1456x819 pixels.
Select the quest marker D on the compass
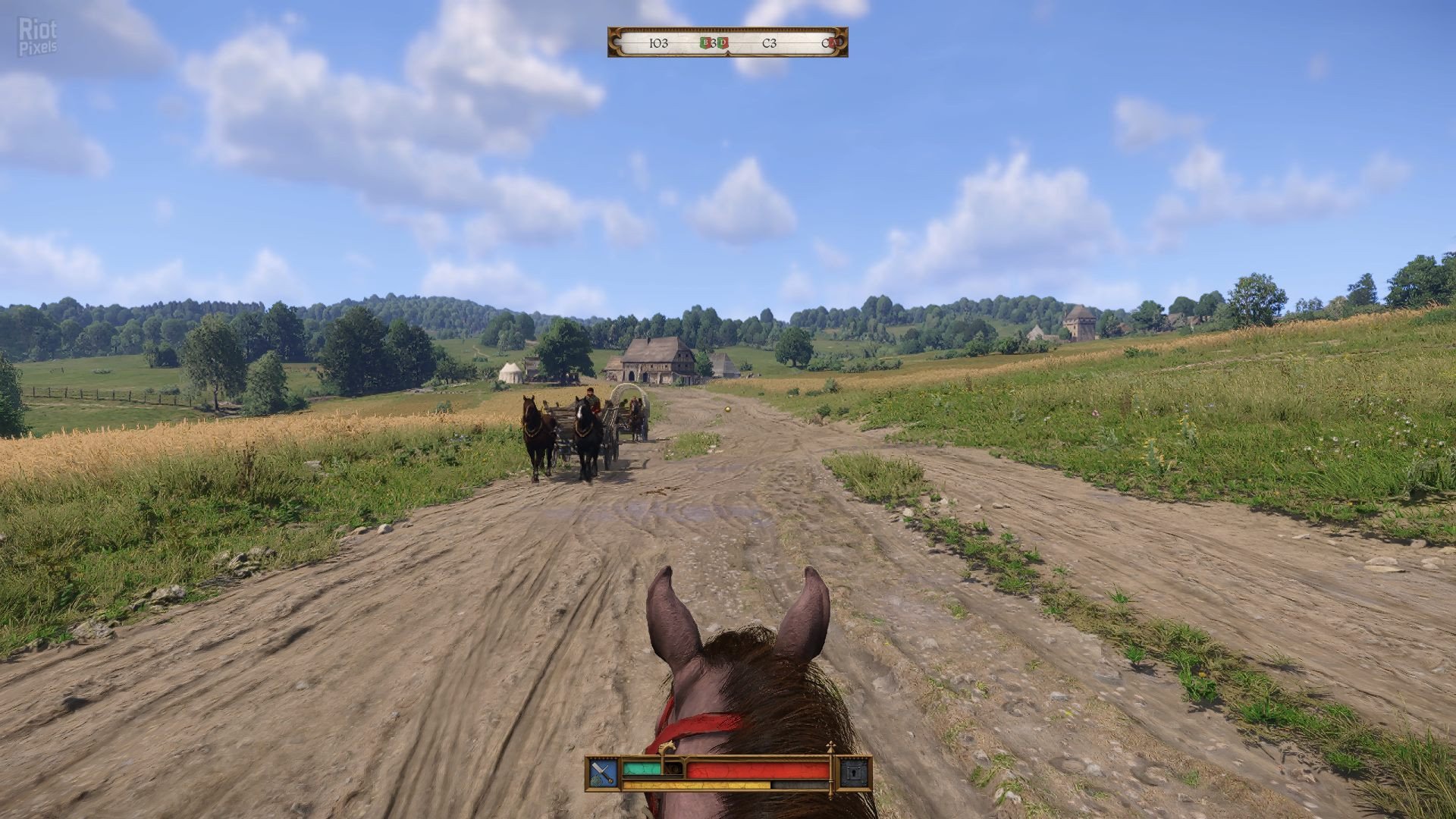tap(723, 43)
